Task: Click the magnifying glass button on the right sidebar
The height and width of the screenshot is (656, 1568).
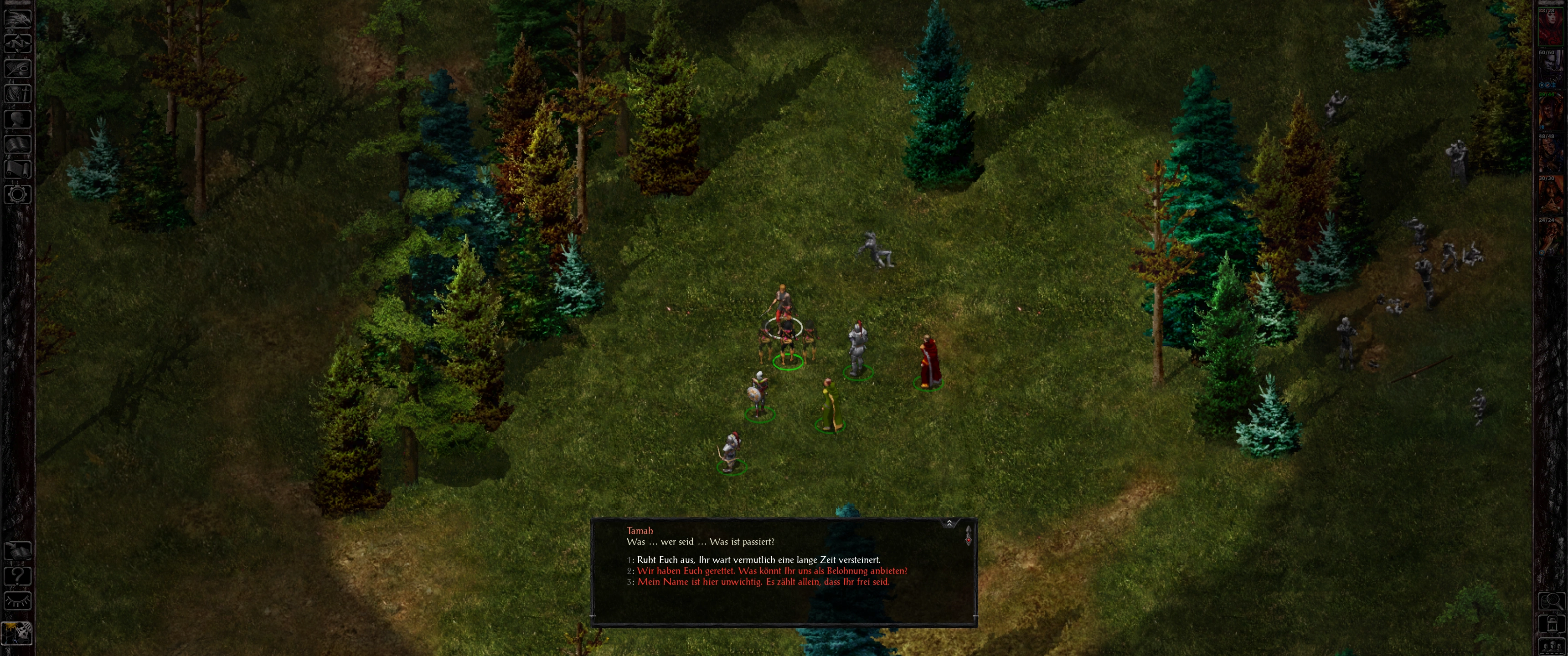Action: tap(1552, 601)
